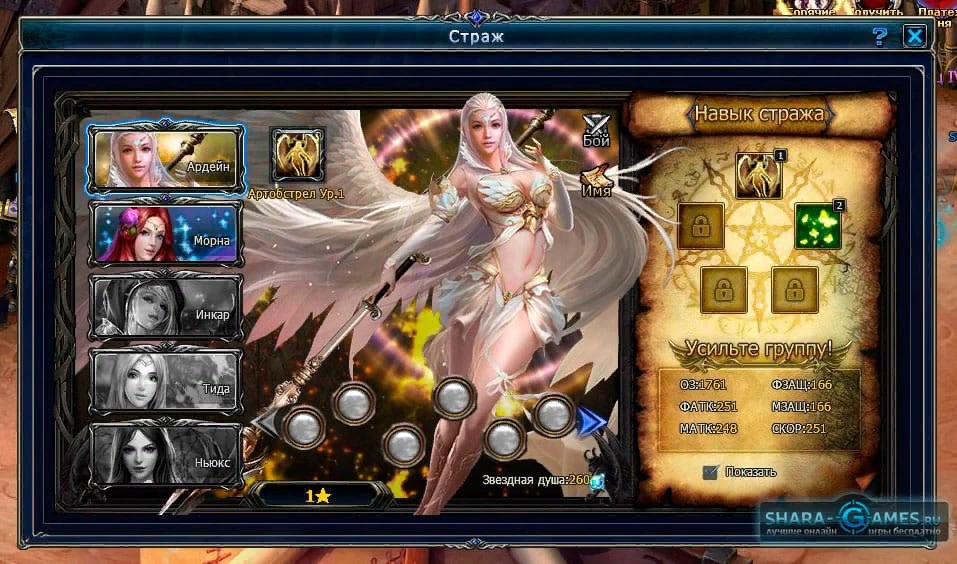
Task: Toggle the Показать checkbox
Action: click(x=711, y=472)
